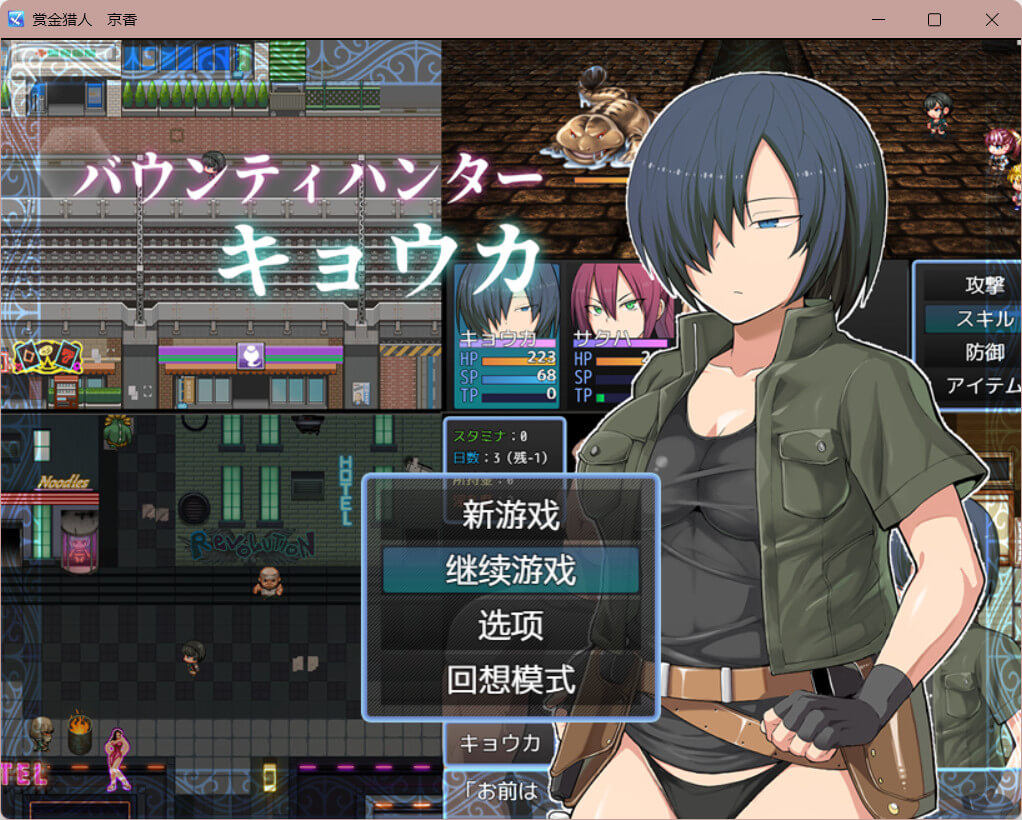This screenshot has height=820, width=1022.
Task: Open the 选项 options menu
Action: pos(510,625)
